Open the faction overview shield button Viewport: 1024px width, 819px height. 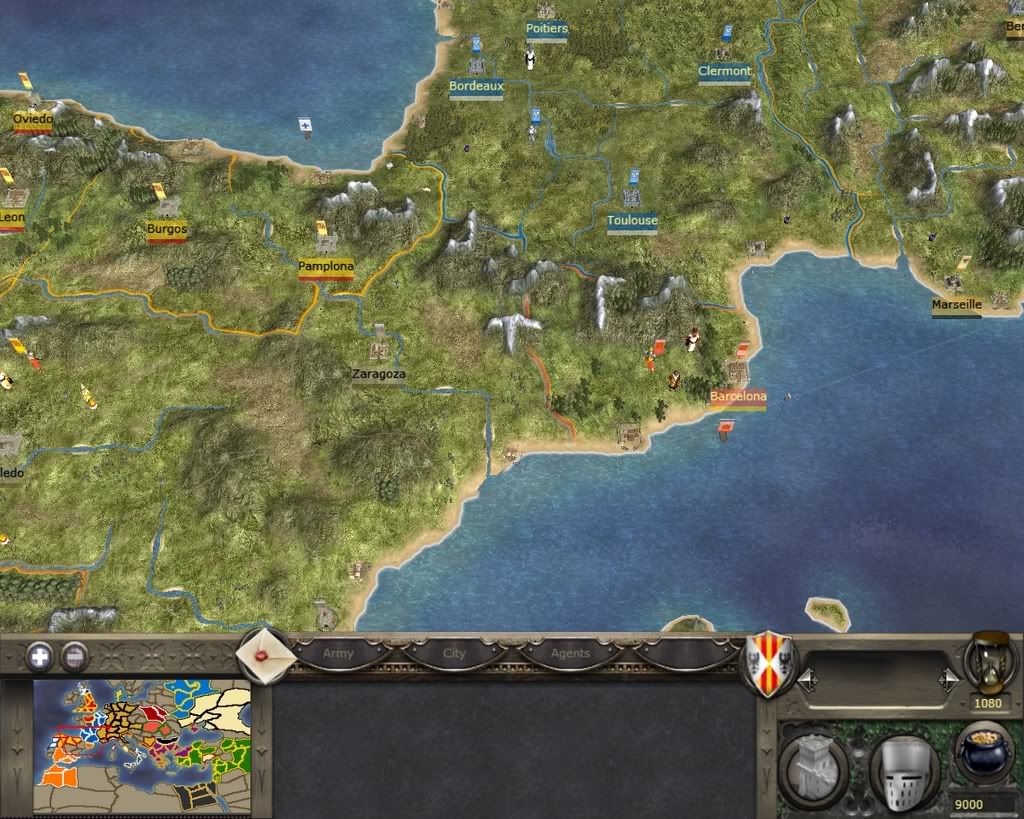click(x=767, y=664)
